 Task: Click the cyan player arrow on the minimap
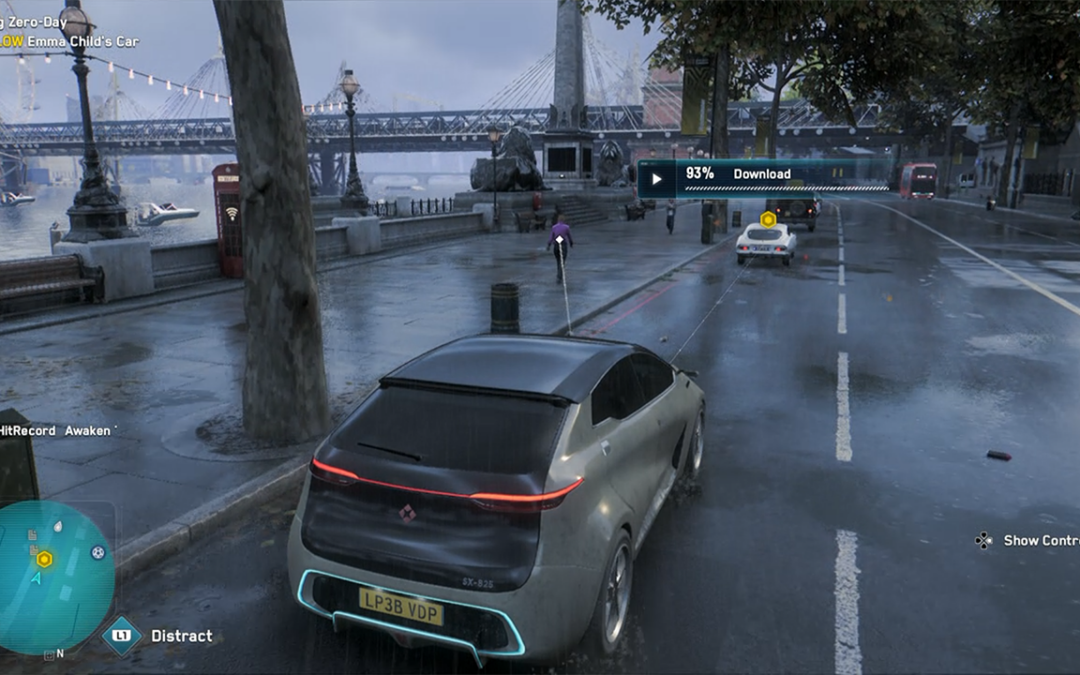pos(38,578)
